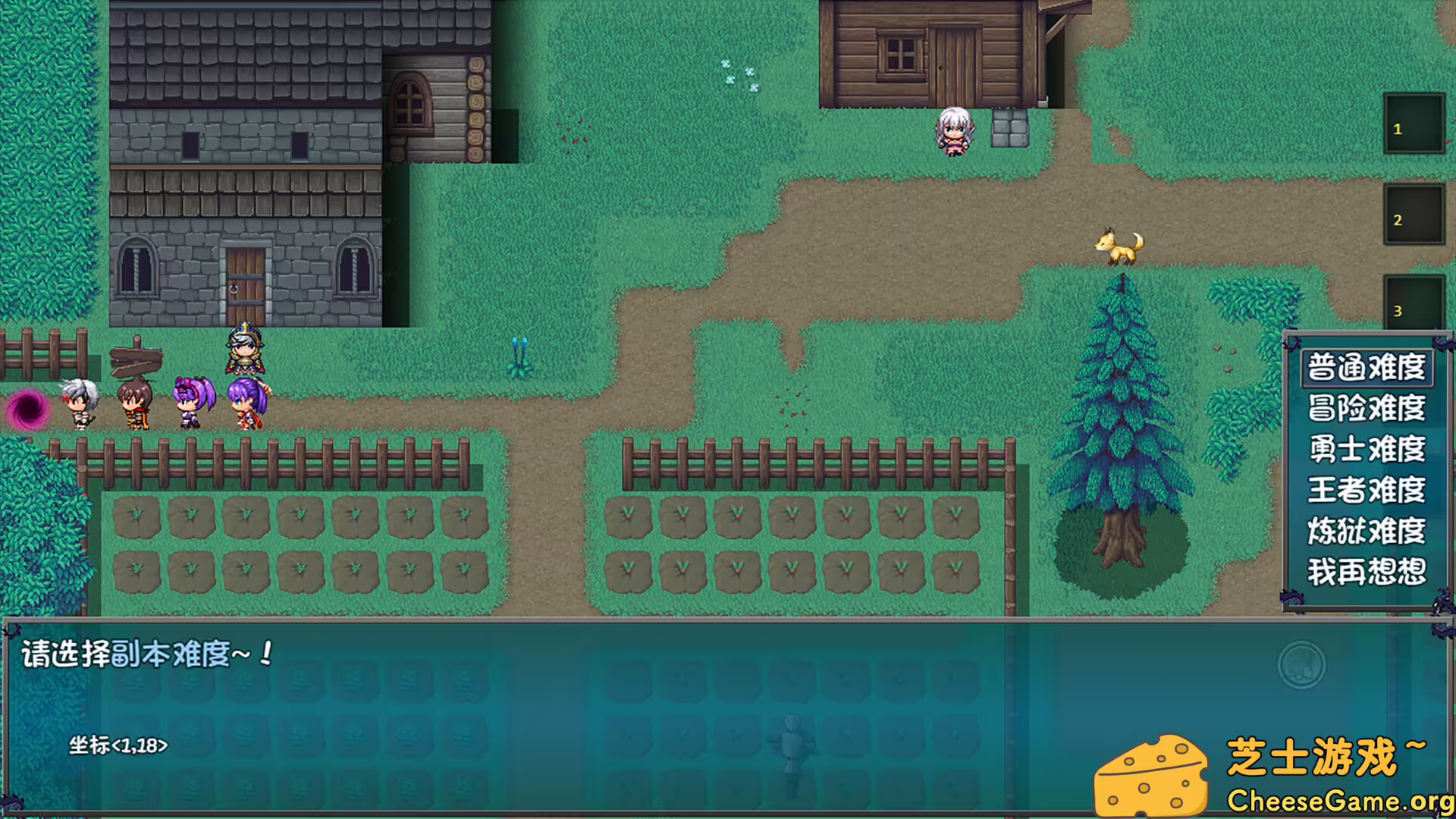Pick the 勇士难度 option
The height and width of the screenshot is (819, 1456).
tap(1367, 449)
